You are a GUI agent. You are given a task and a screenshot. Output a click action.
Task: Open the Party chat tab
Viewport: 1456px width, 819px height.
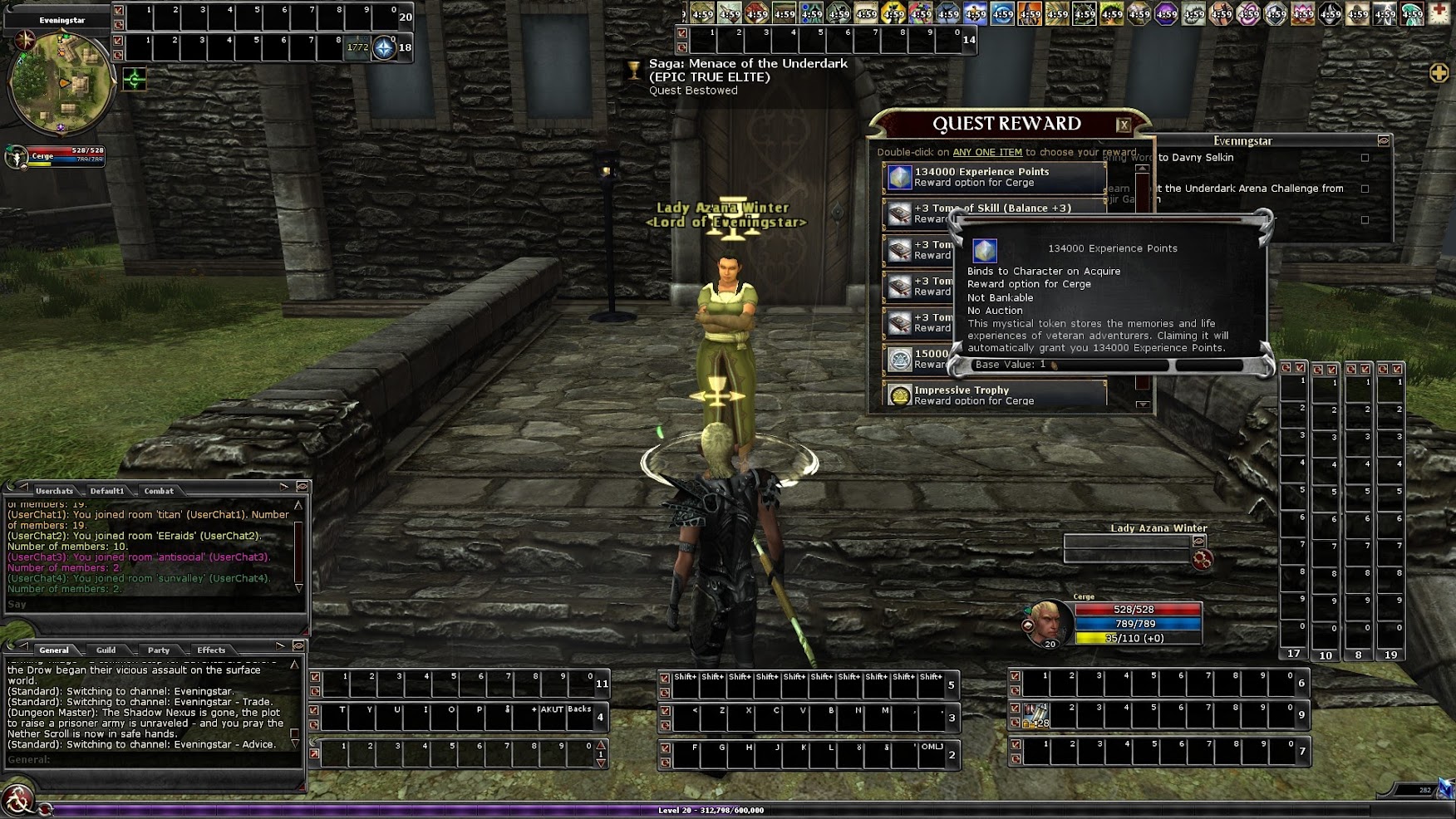pos(158,650)
